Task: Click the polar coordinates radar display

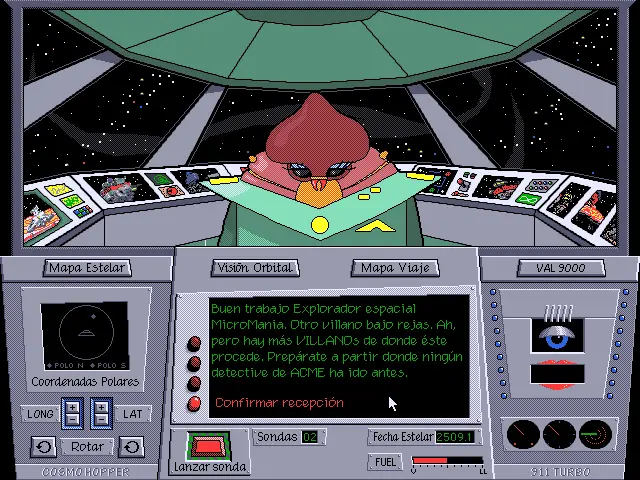Action: pos(85,333)
